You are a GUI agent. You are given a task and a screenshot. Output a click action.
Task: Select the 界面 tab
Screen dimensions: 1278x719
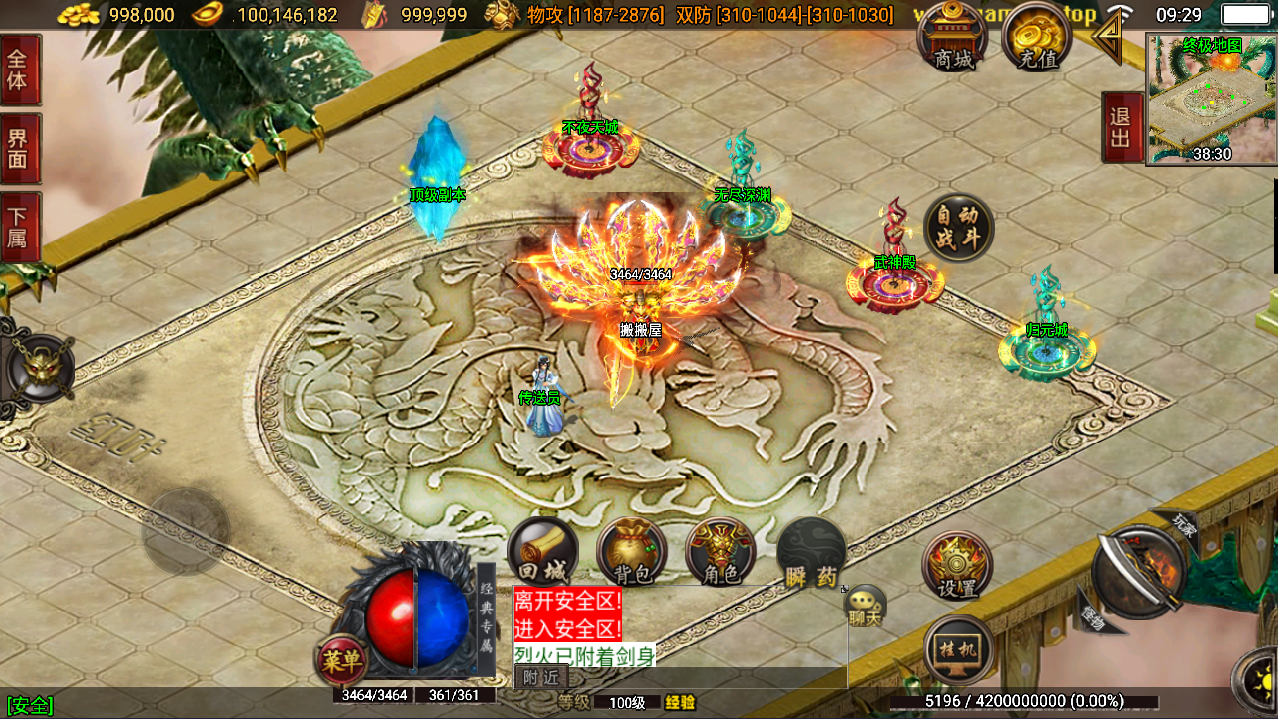coord(19,148)
